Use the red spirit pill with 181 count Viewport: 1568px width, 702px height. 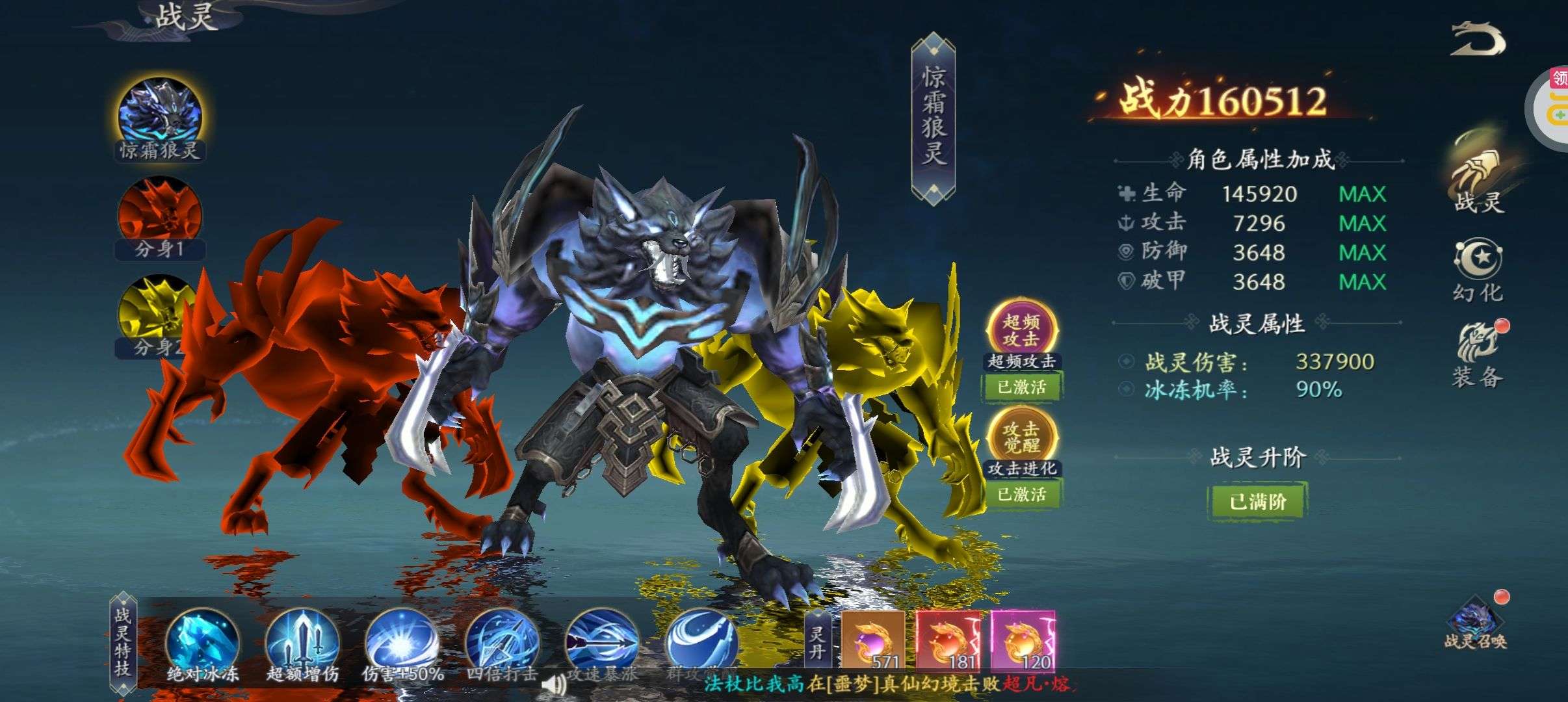tap(948, 640)
